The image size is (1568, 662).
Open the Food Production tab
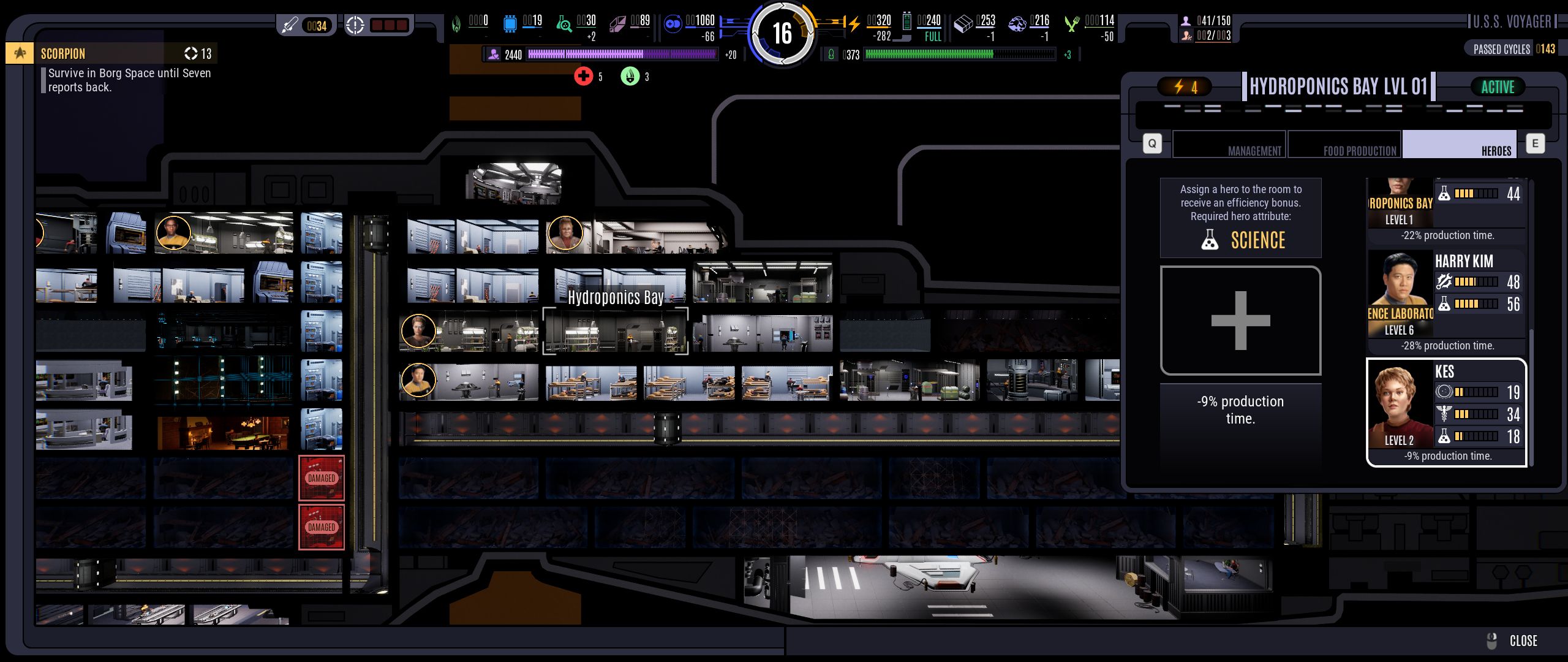(x=1344, y=145)
